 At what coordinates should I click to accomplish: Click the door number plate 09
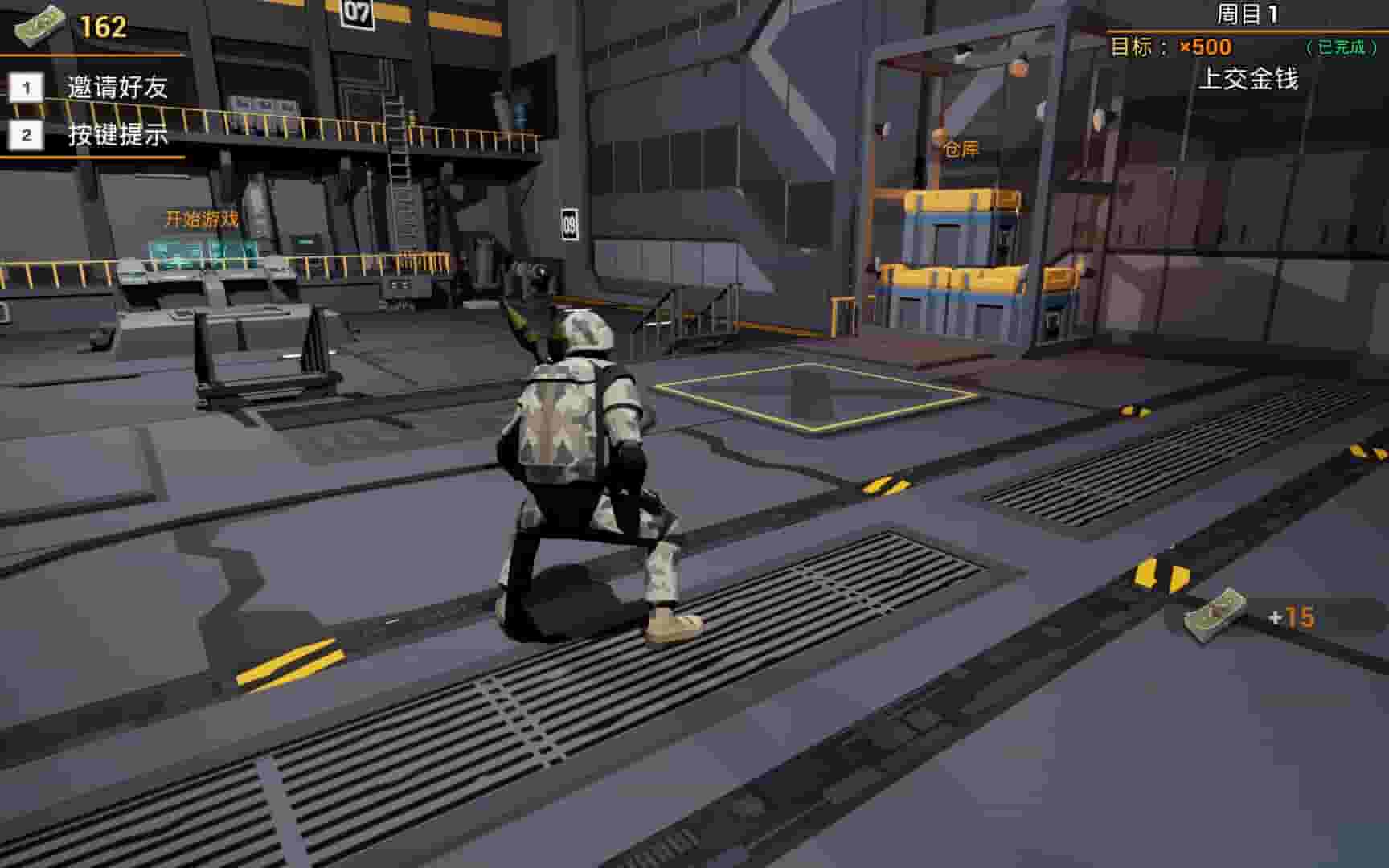572,225
